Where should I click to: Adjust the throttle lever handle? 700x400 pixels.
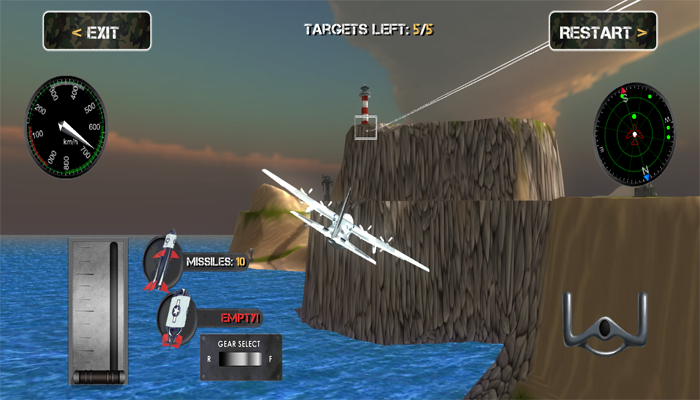[x=97, y=377]
